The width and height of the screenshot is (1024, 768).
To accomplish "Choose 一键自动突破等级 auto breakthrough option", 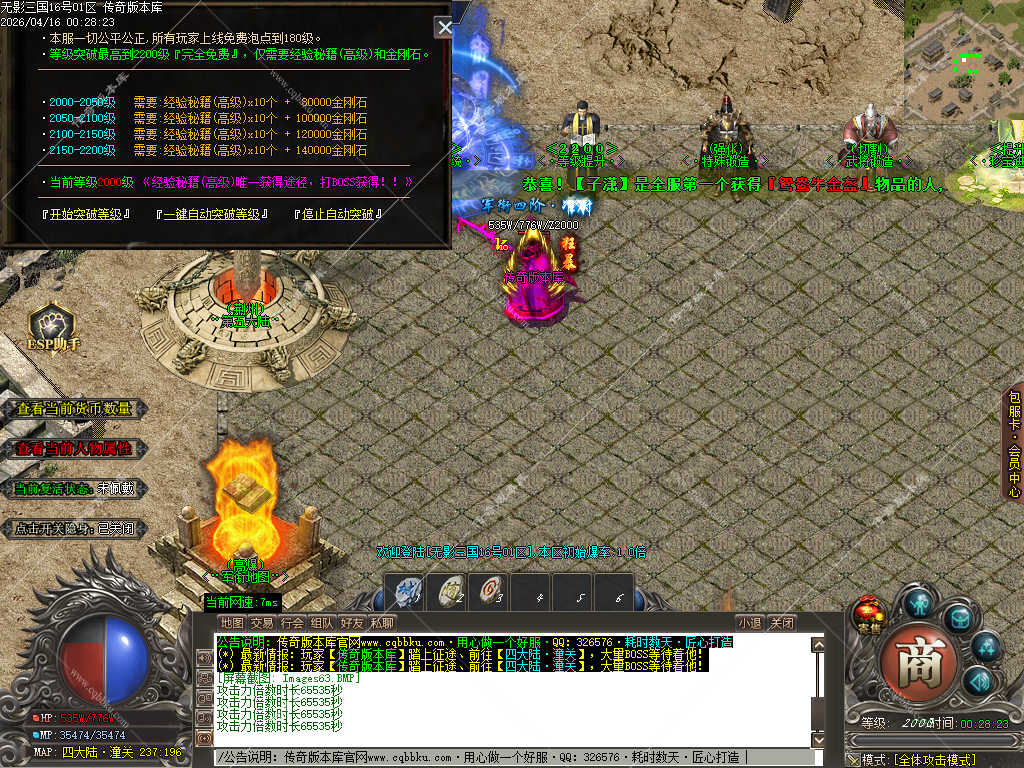I will 213,214.
